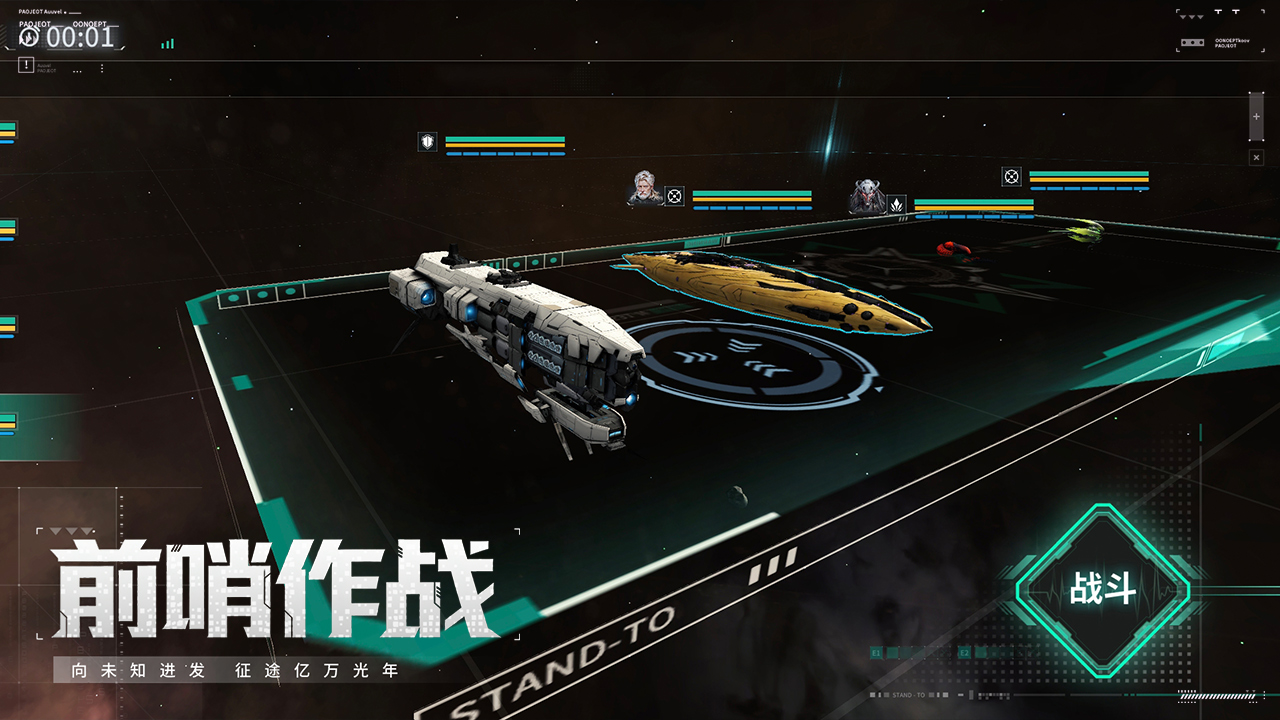Start combat with the 战斗 button
The image size is (1280, 720).
(x=1102, y=590)
